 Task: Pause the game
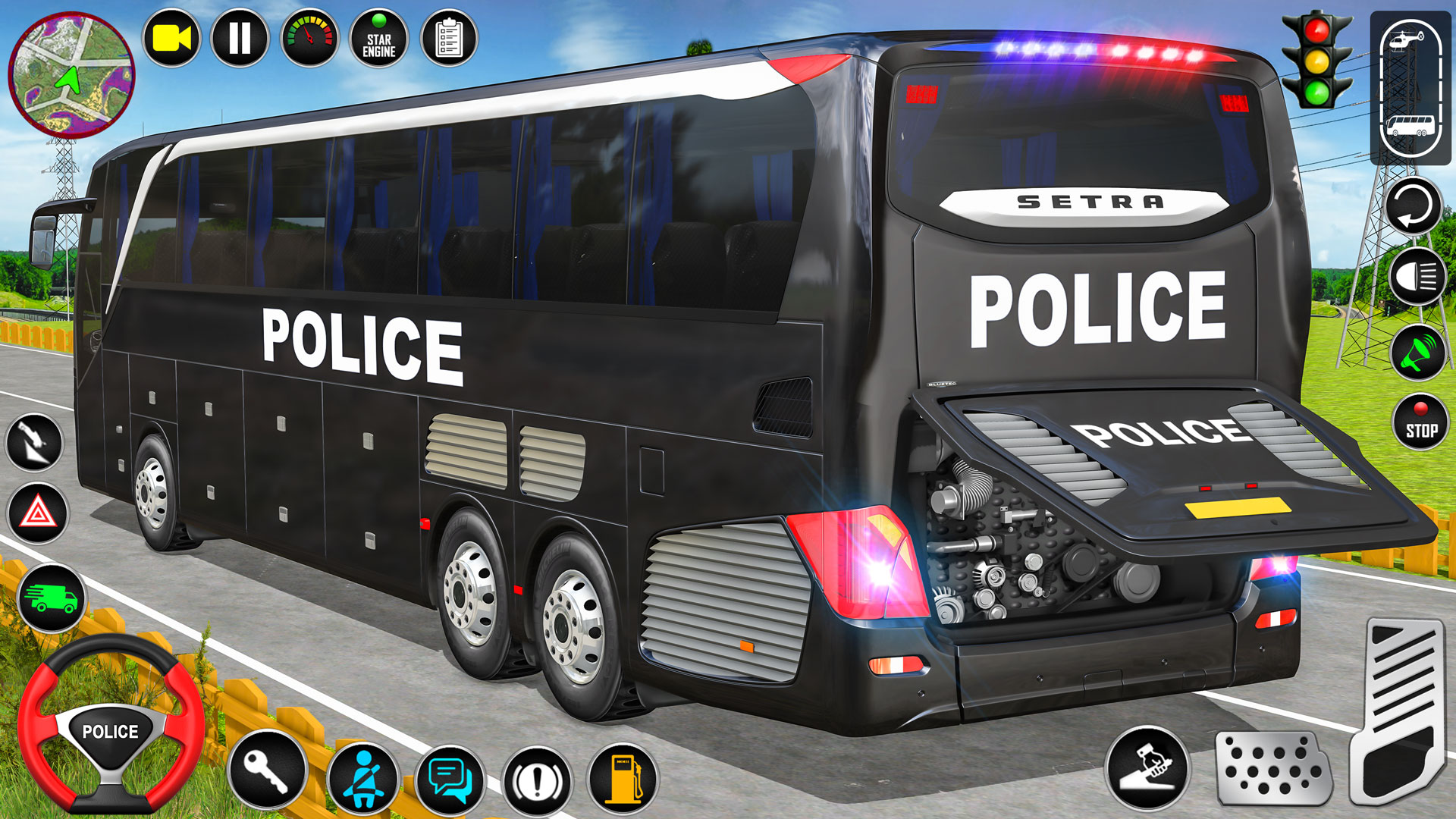[240, 39]
